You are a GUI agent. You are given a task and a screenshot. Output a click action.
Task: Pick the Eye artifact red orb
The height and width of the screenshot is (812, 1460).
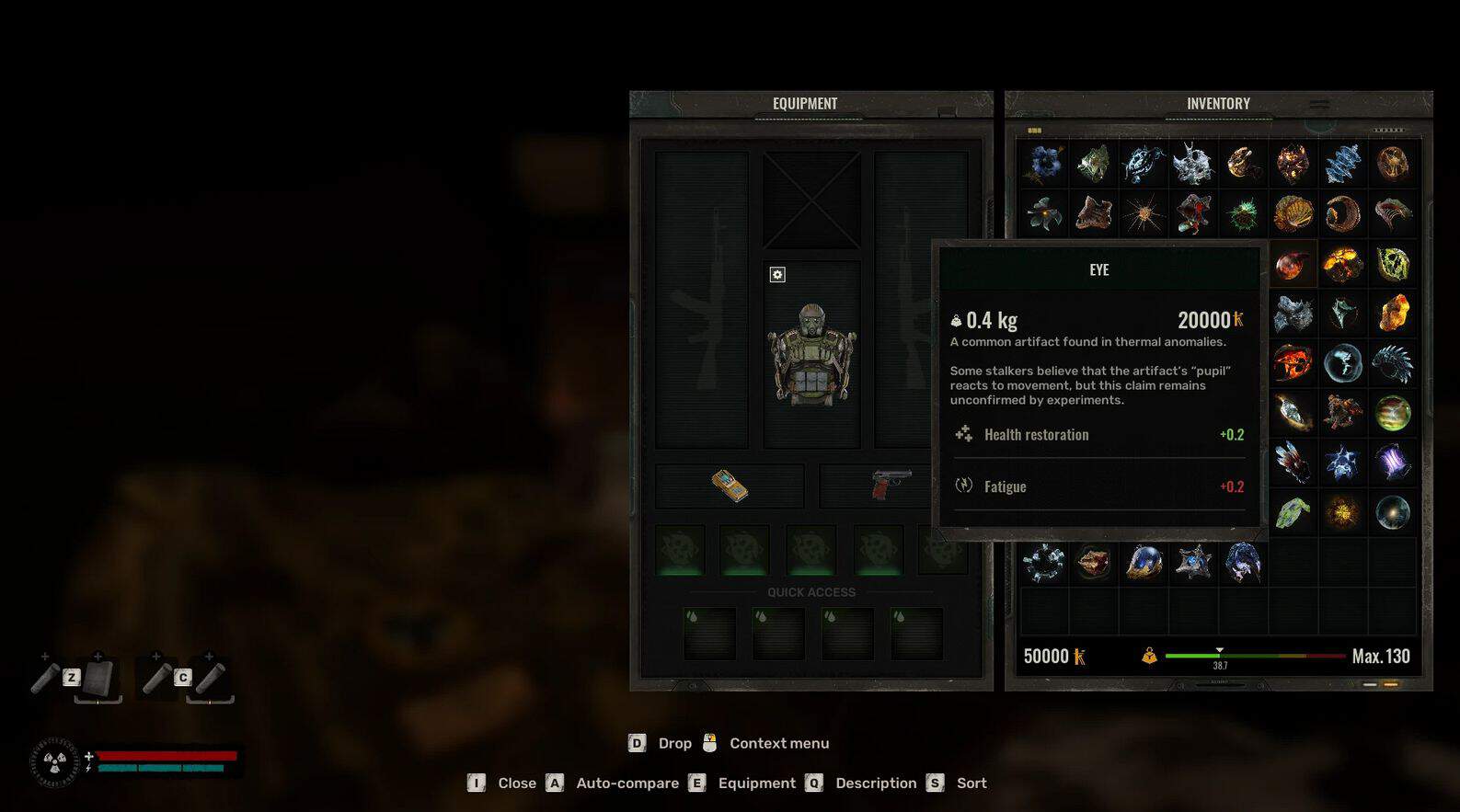pyautogui.click(x=1293, y=265)
